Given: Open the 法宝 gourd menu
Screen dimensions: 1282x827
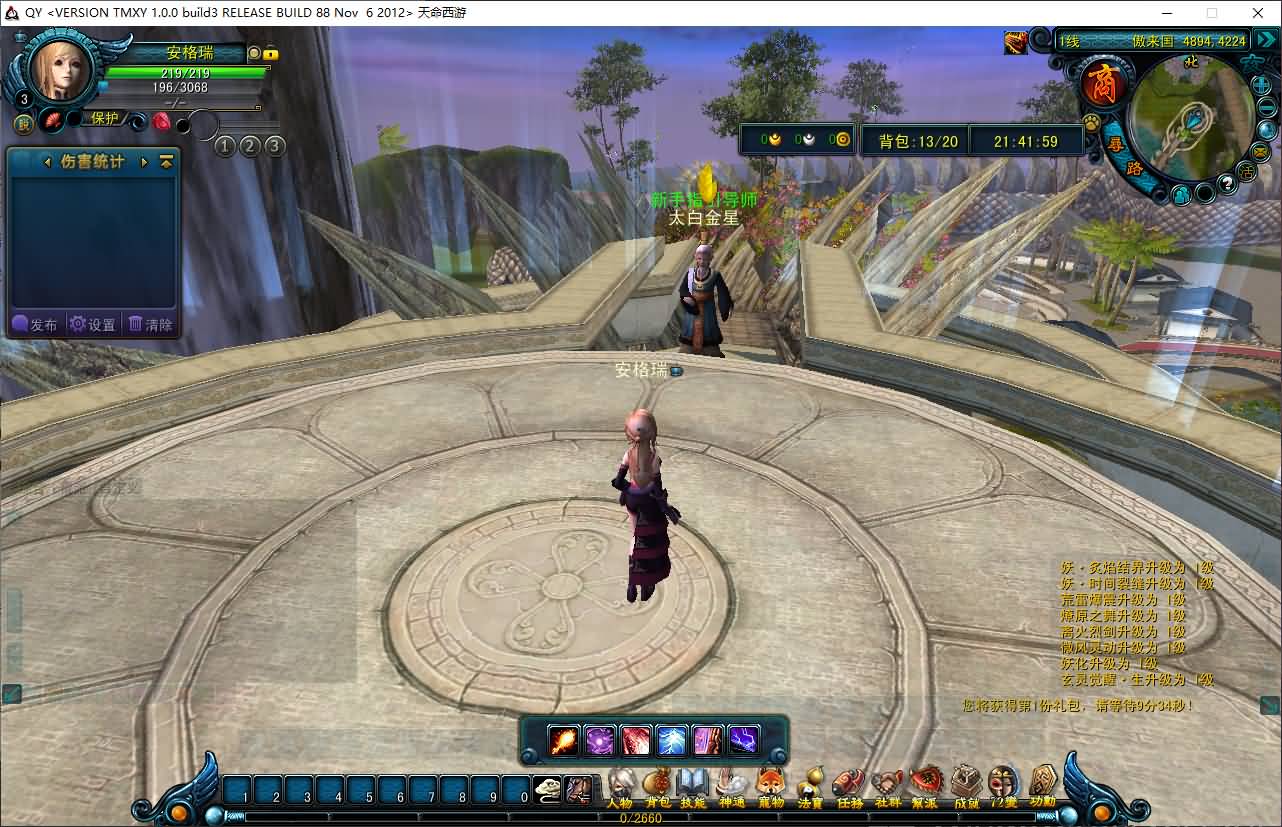Looking at the screenshot, I should pyautogui.click(x=810, y=785).
